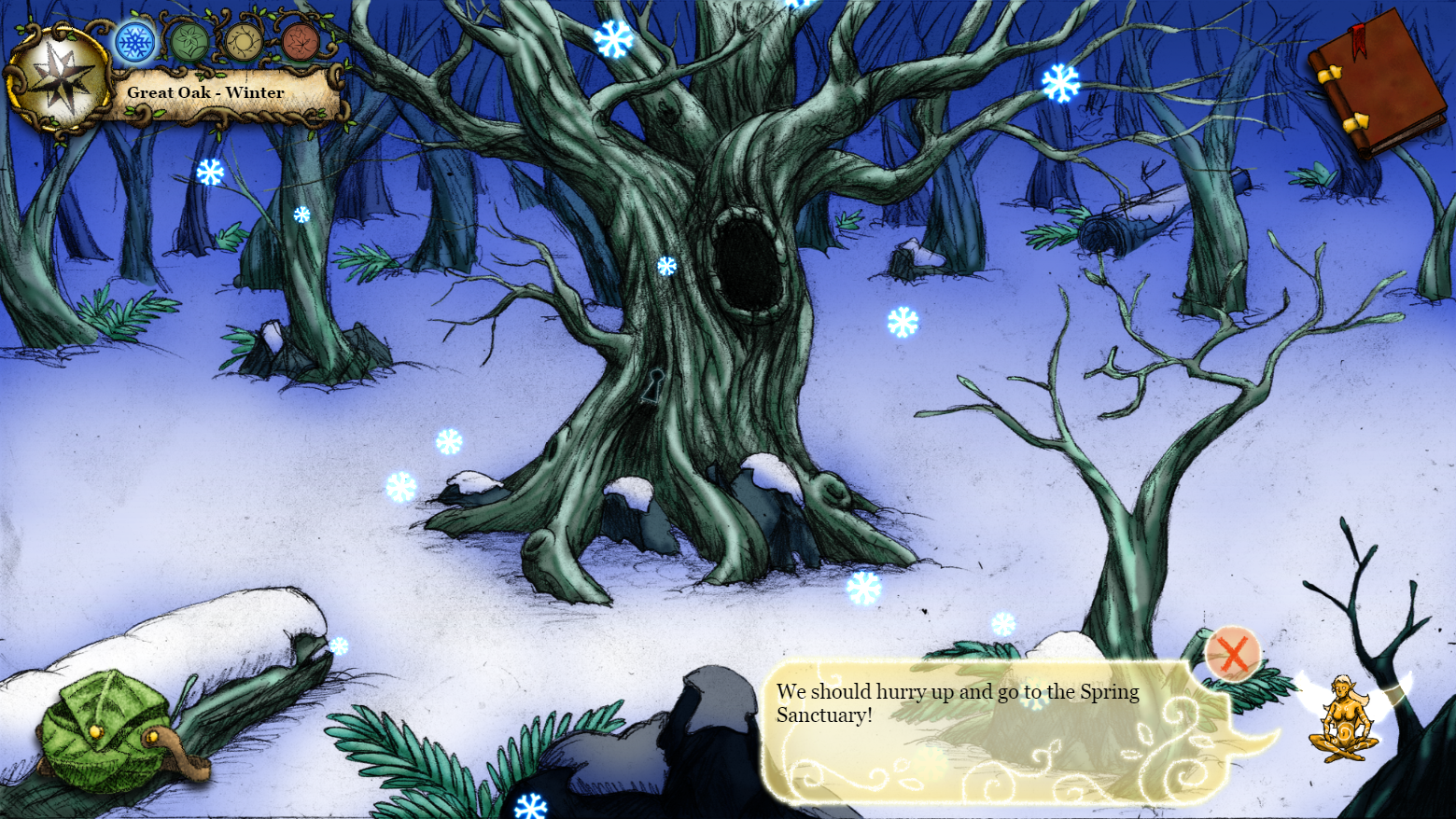
Task: Click the keyhole on the oak trunk
Action: click(653, 384)
